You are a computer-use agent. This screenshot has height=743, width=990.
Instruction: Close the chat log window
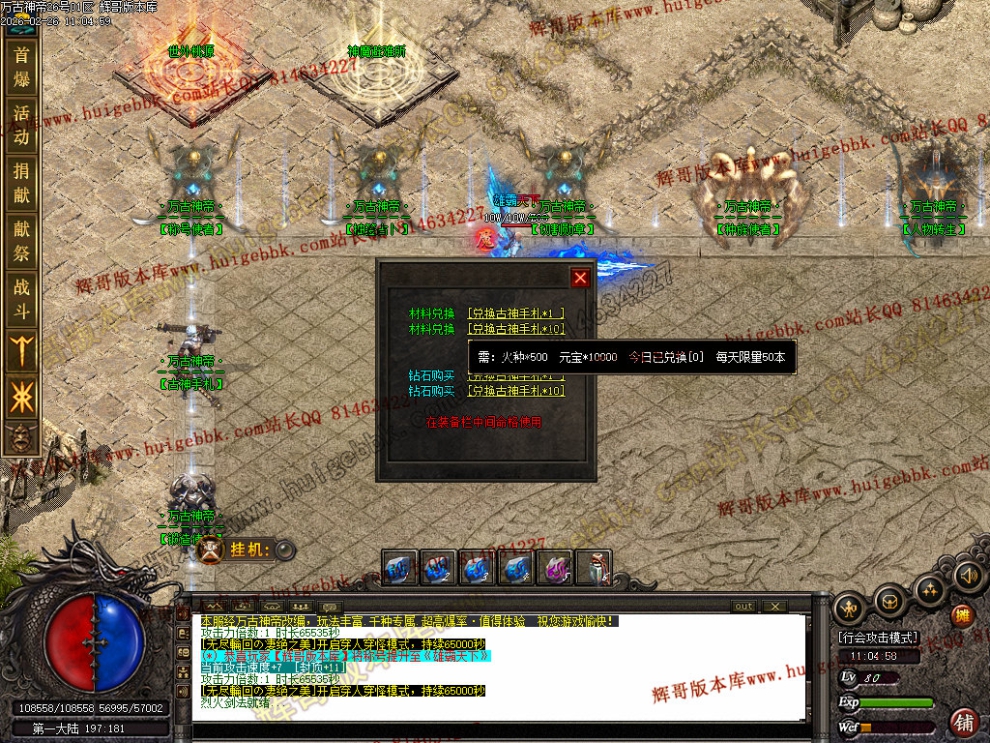pyautogui.click(x=774, y=606)
